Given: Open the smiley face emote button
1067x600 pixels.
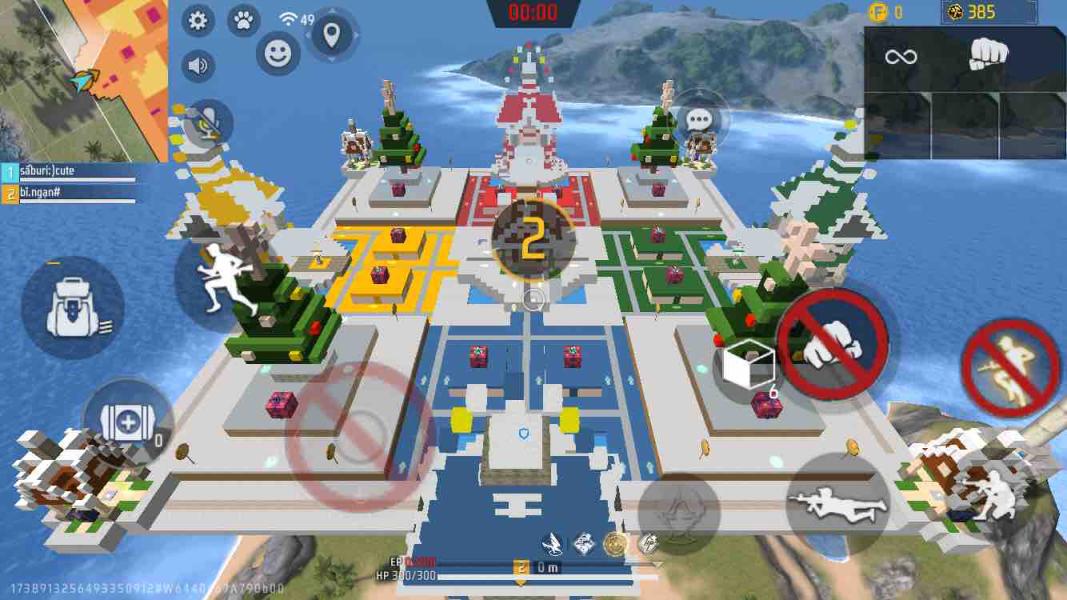Looking at the screenshot, I should click(x=278, y=53).
